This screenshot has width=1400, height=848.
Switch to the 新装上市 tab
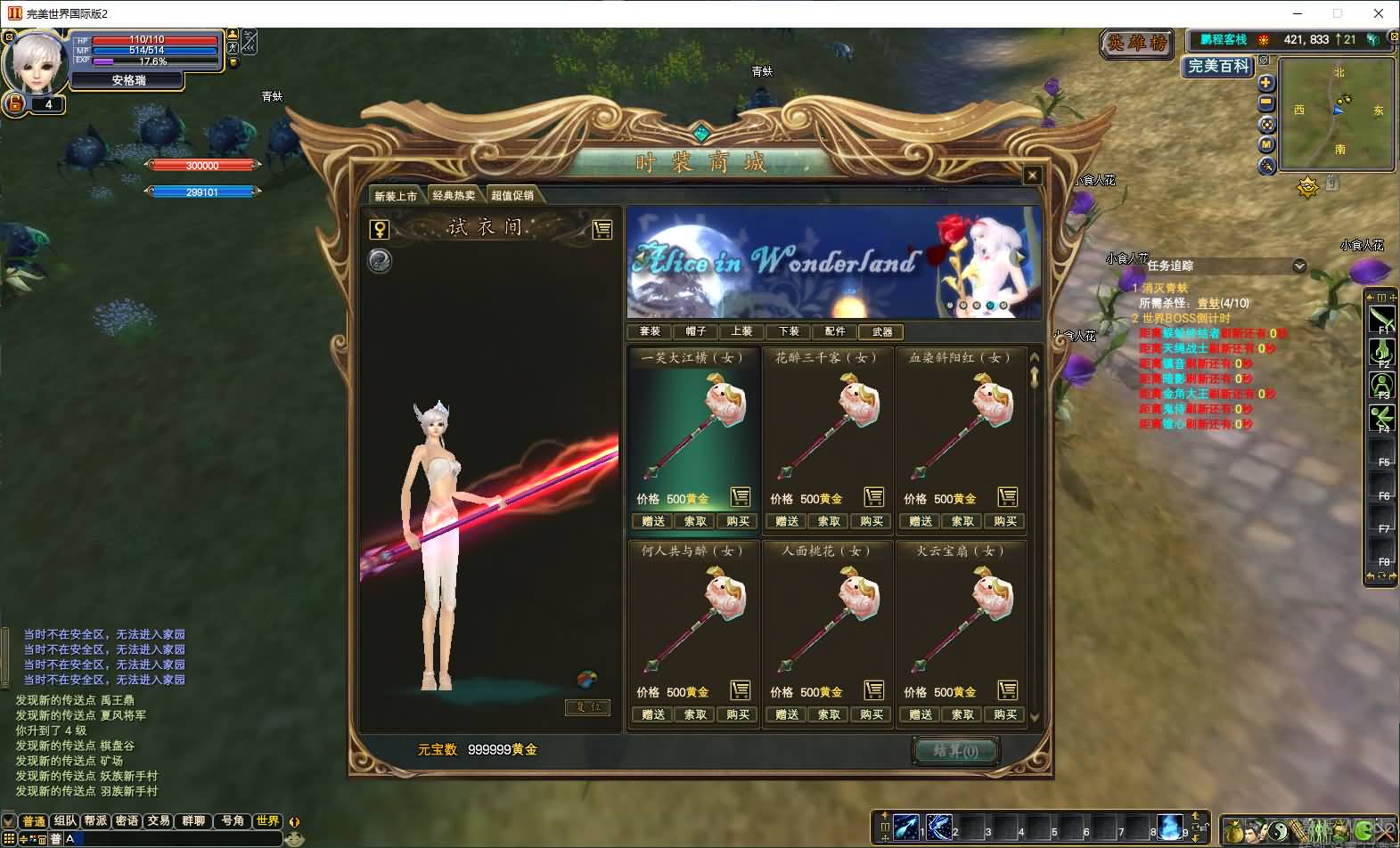(x=396, y=196)
